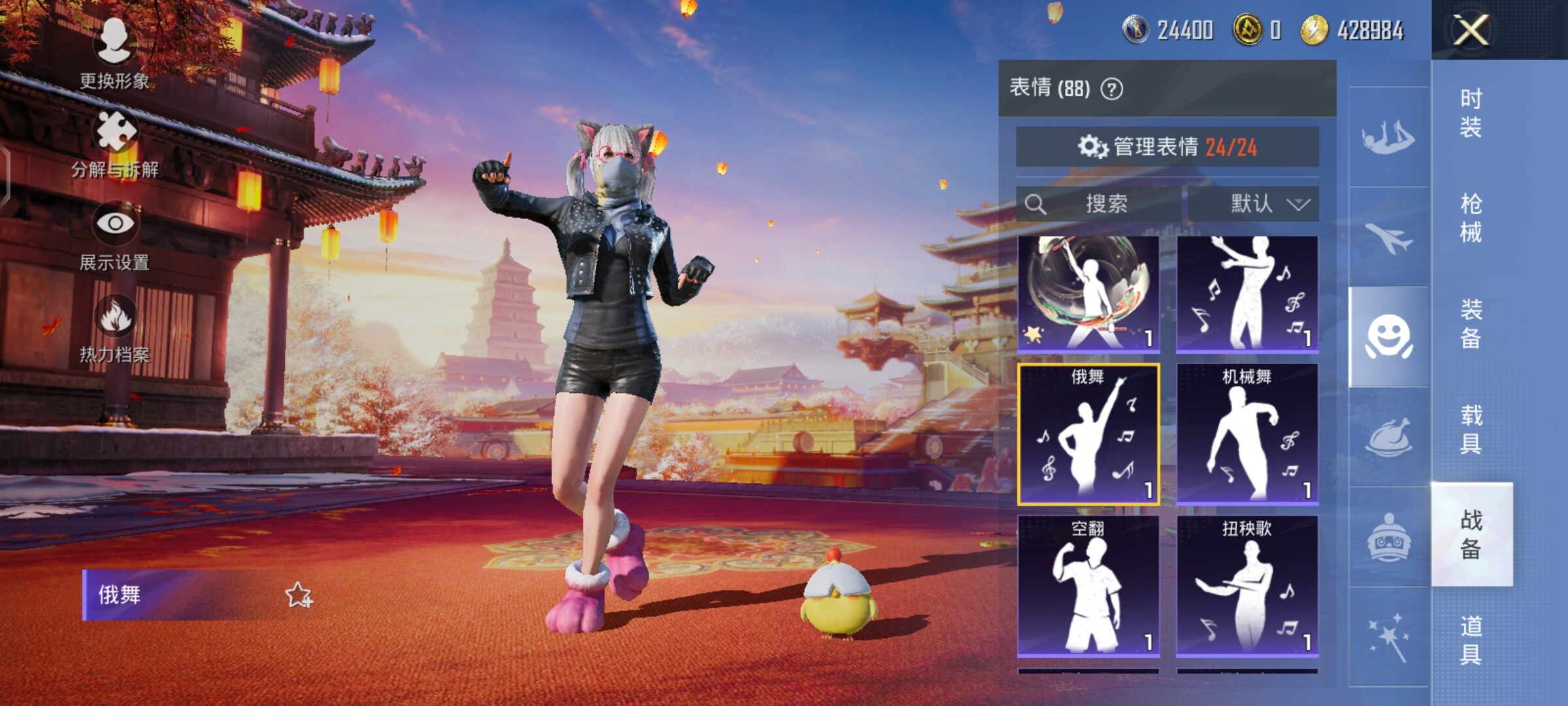This screenshot has width=1568, height=706.
Task: Click the 搜索 search field
Action: click(x=1104, y=204)
